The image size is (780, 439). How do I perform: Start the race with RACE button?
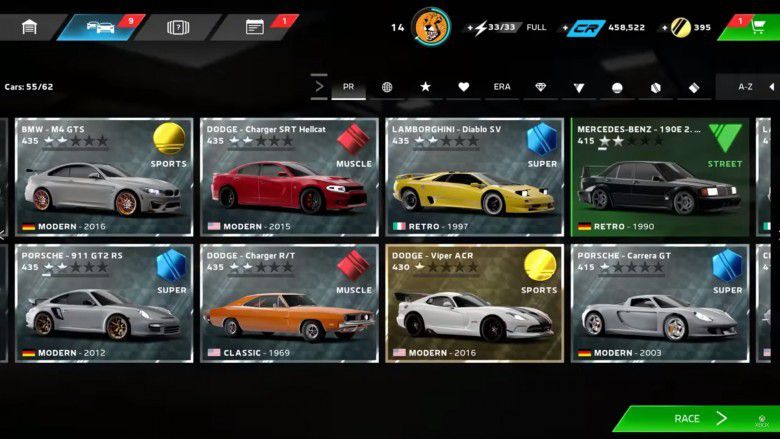(x=695, y=419)
